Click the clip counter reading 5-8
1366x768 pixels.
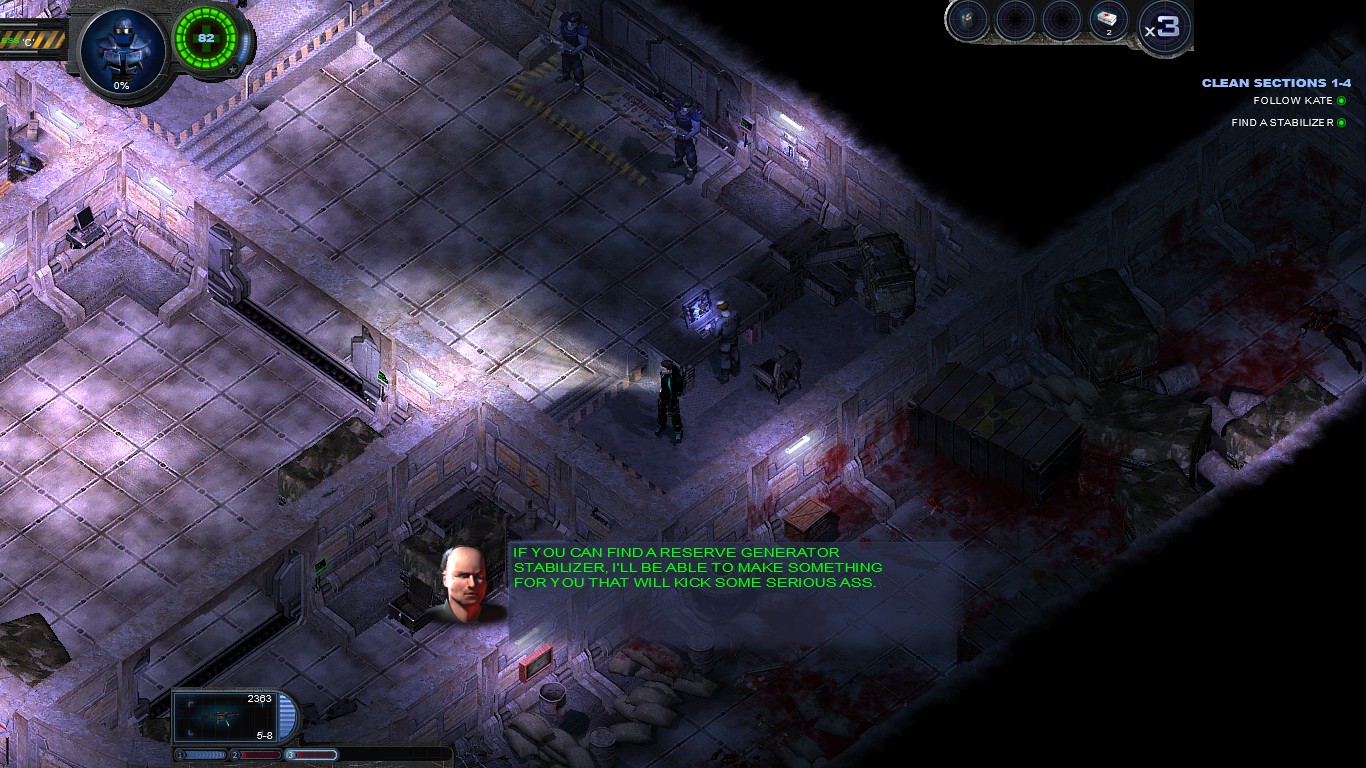[x=264, y=736]
